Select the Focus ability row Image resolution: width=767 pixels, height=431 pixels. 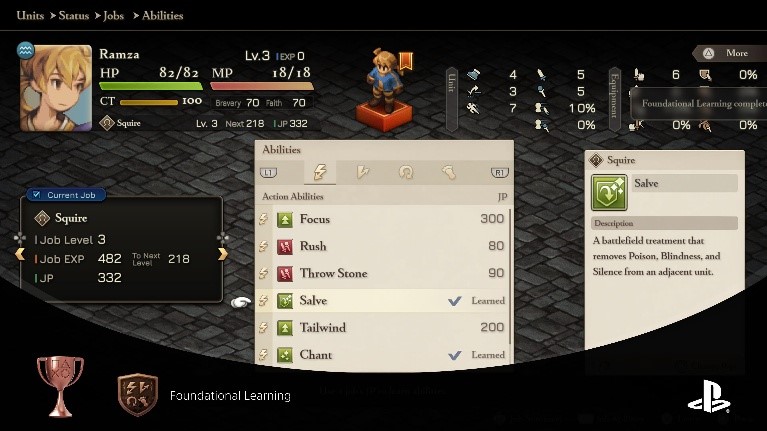pos(380,219)
